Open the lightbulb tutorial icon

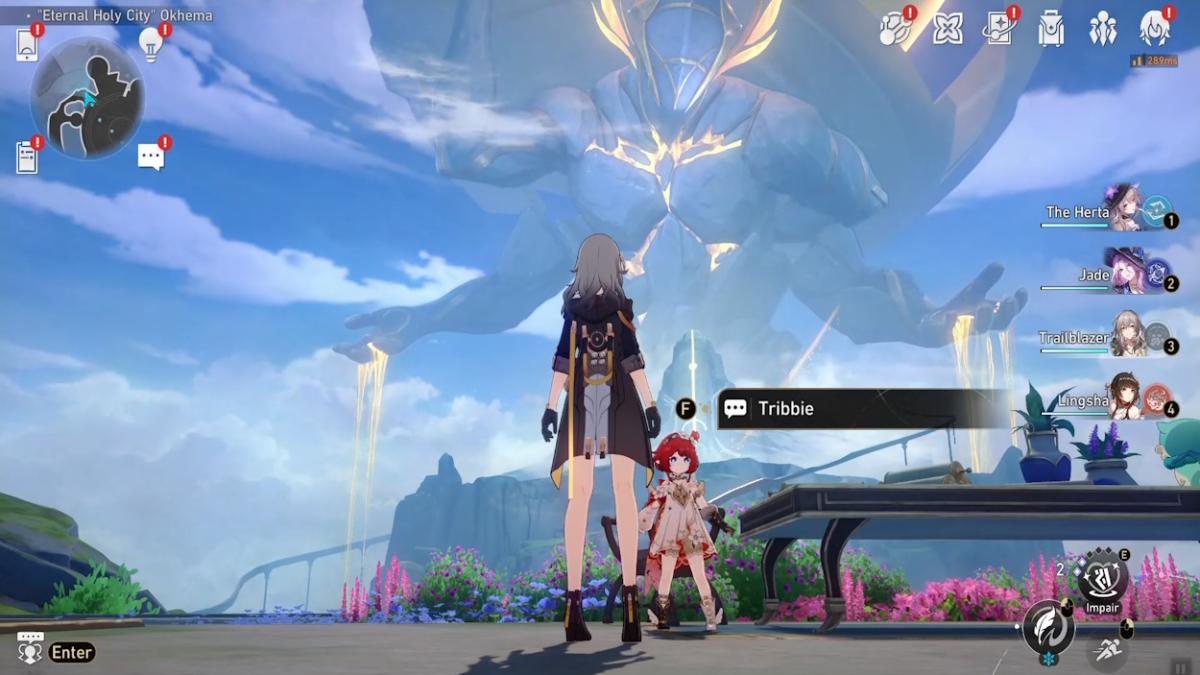pyautogui.click(x=151, y=43)
